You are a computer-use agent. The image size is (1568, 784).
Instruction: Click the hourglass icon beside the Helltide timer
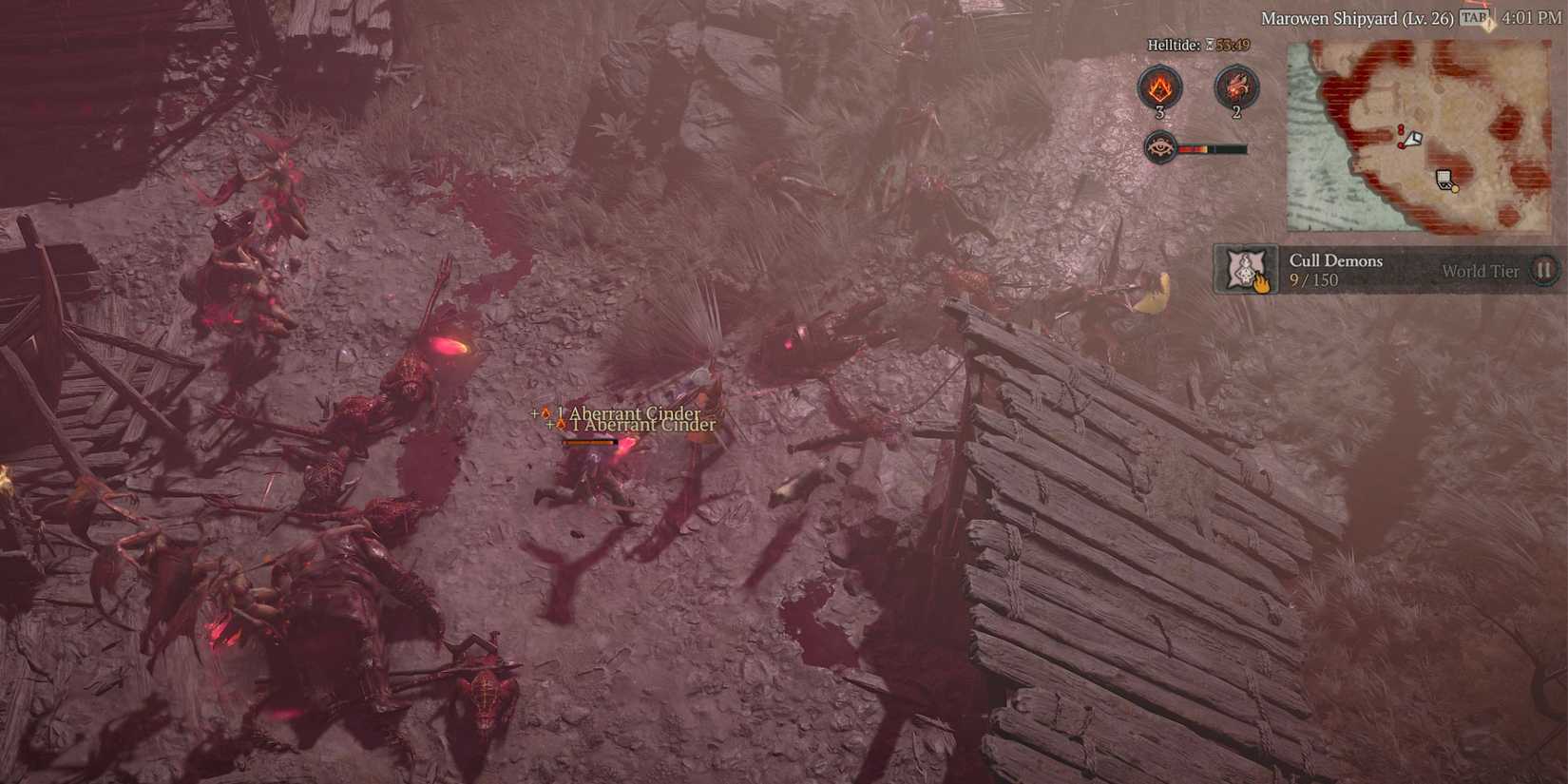pyautogui.click(x=1209, y=45)
